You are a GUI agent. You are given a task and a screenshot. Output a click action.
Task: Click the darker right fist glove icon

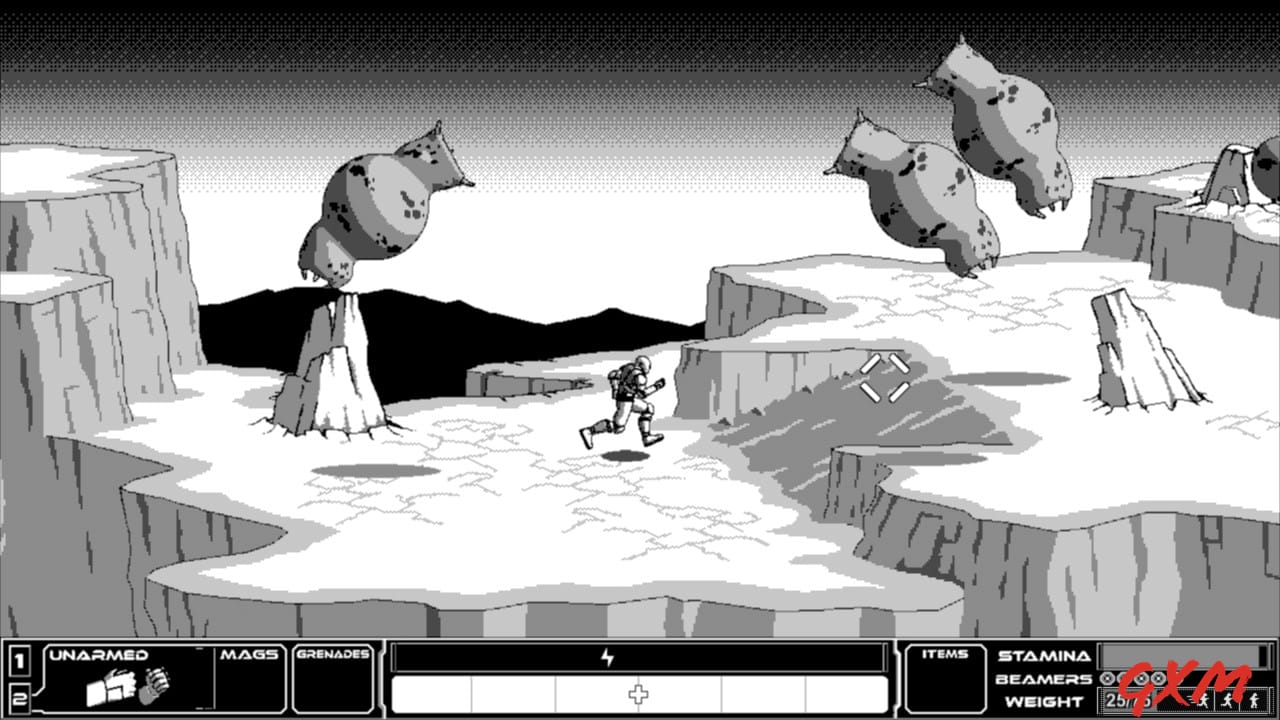(153, 687)
